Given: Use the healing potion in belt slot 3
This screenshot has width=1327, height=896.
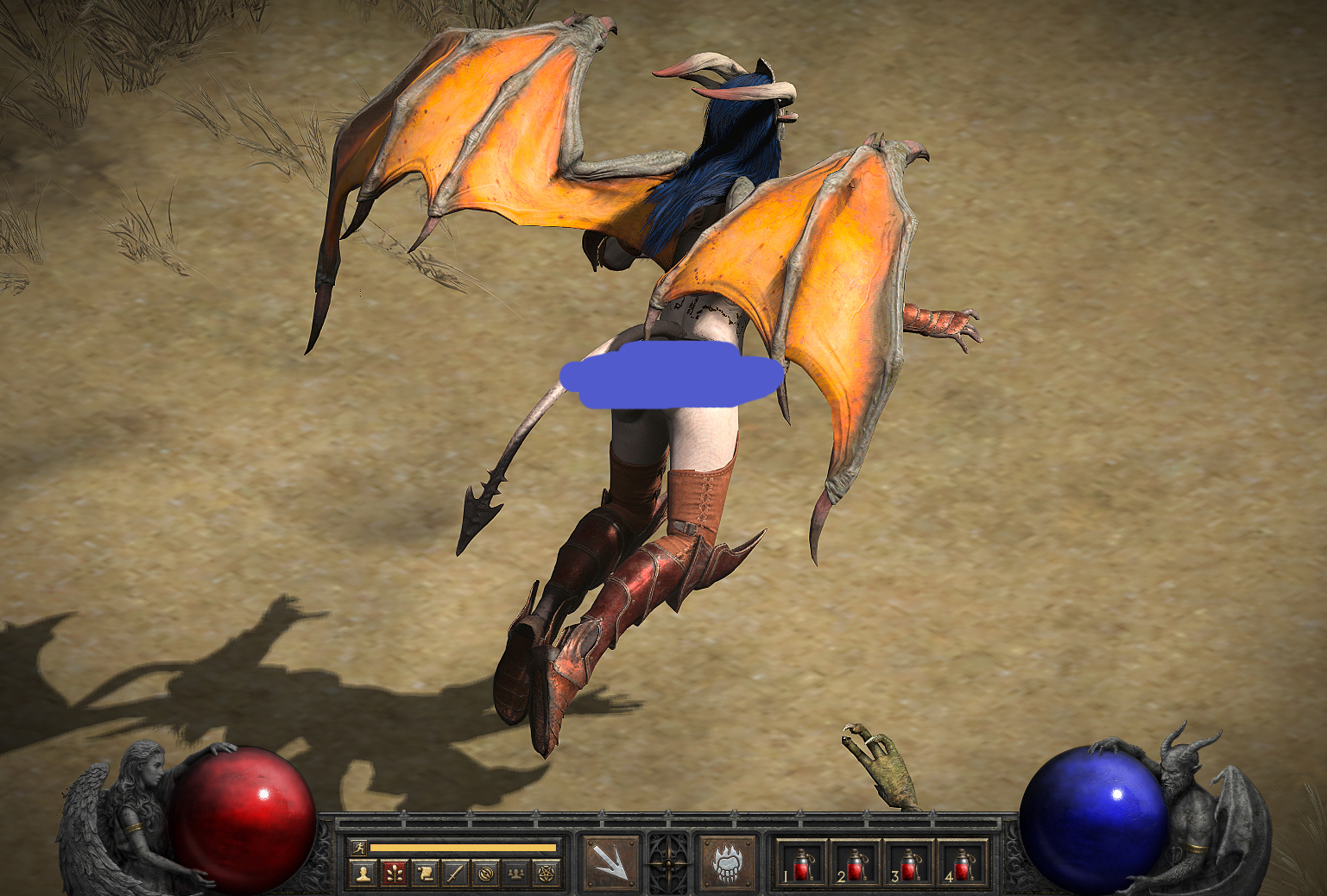Looking at the screenshot, I should pos(907,863).
